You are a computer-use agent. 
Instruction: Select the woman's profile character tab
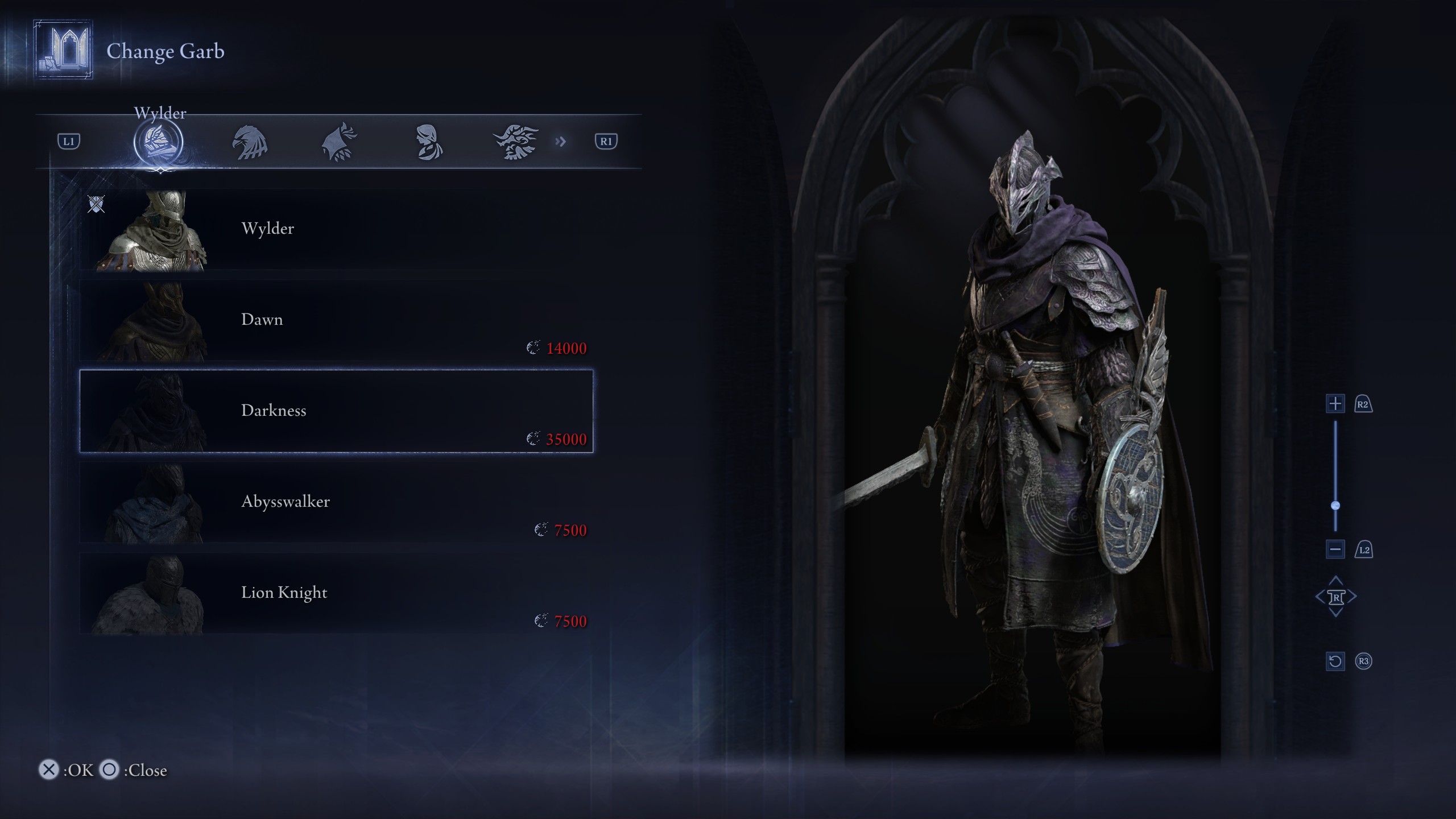click(x=429, y=142)
